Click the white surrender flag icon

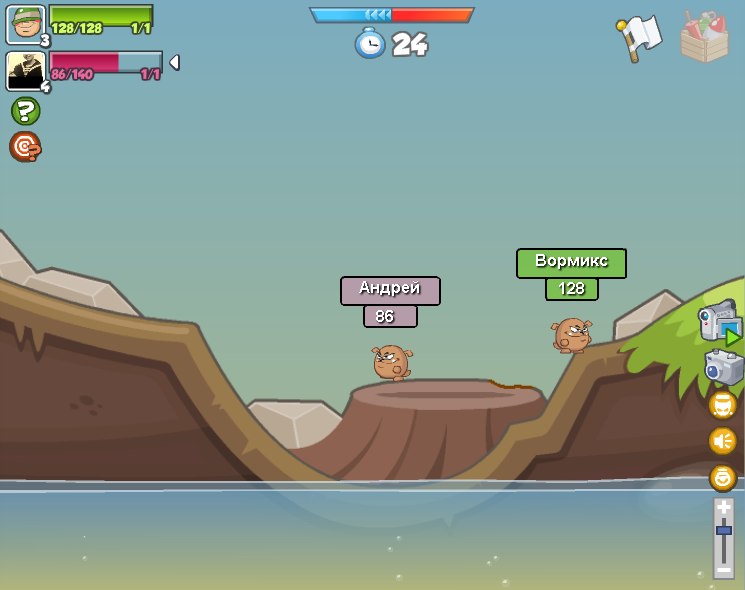coord(640,37)
